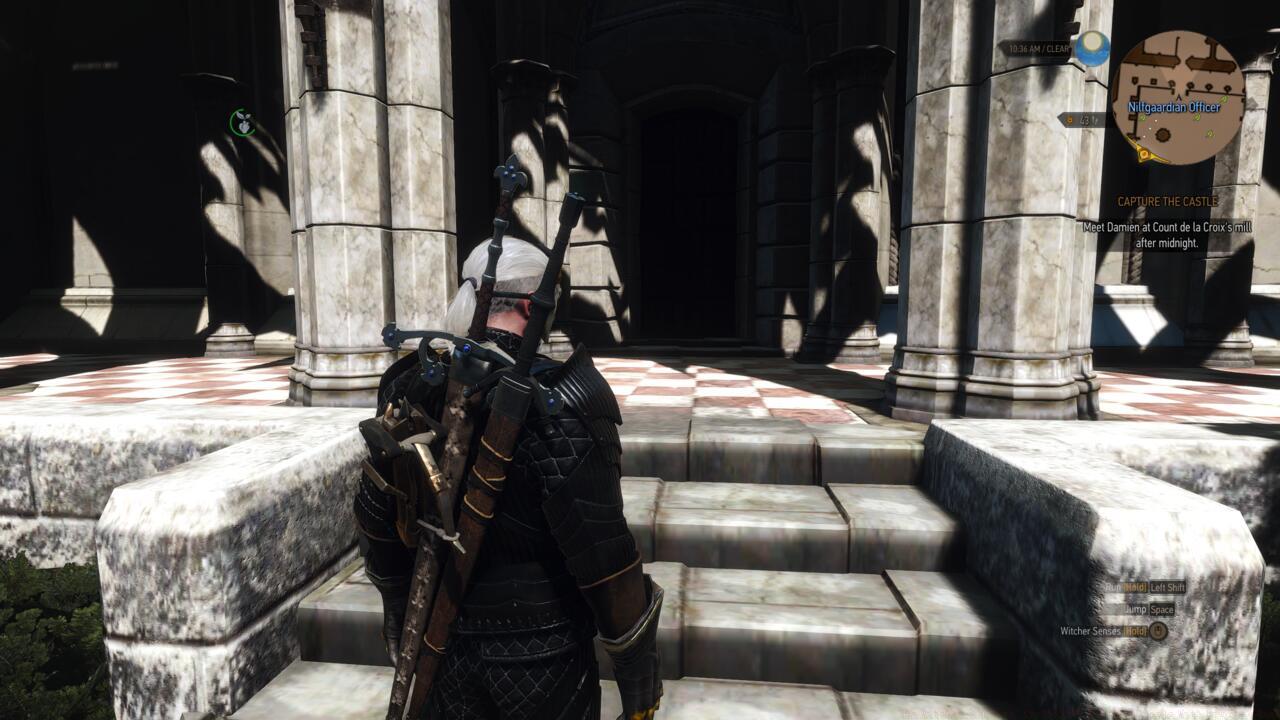The width and height of the screenshot is (1280, 720).
Task: Click the player position arrow inside the minimap
Action: [1179, 97]
